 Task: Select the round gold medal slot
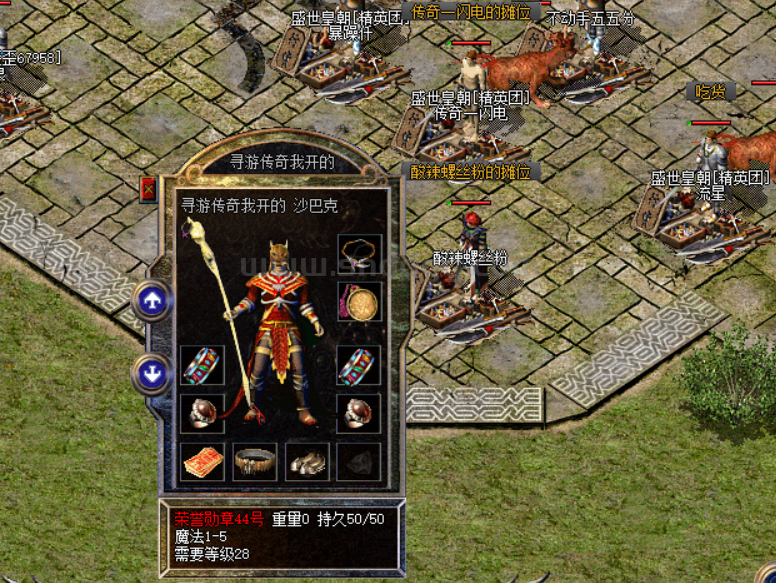(359, 302)
